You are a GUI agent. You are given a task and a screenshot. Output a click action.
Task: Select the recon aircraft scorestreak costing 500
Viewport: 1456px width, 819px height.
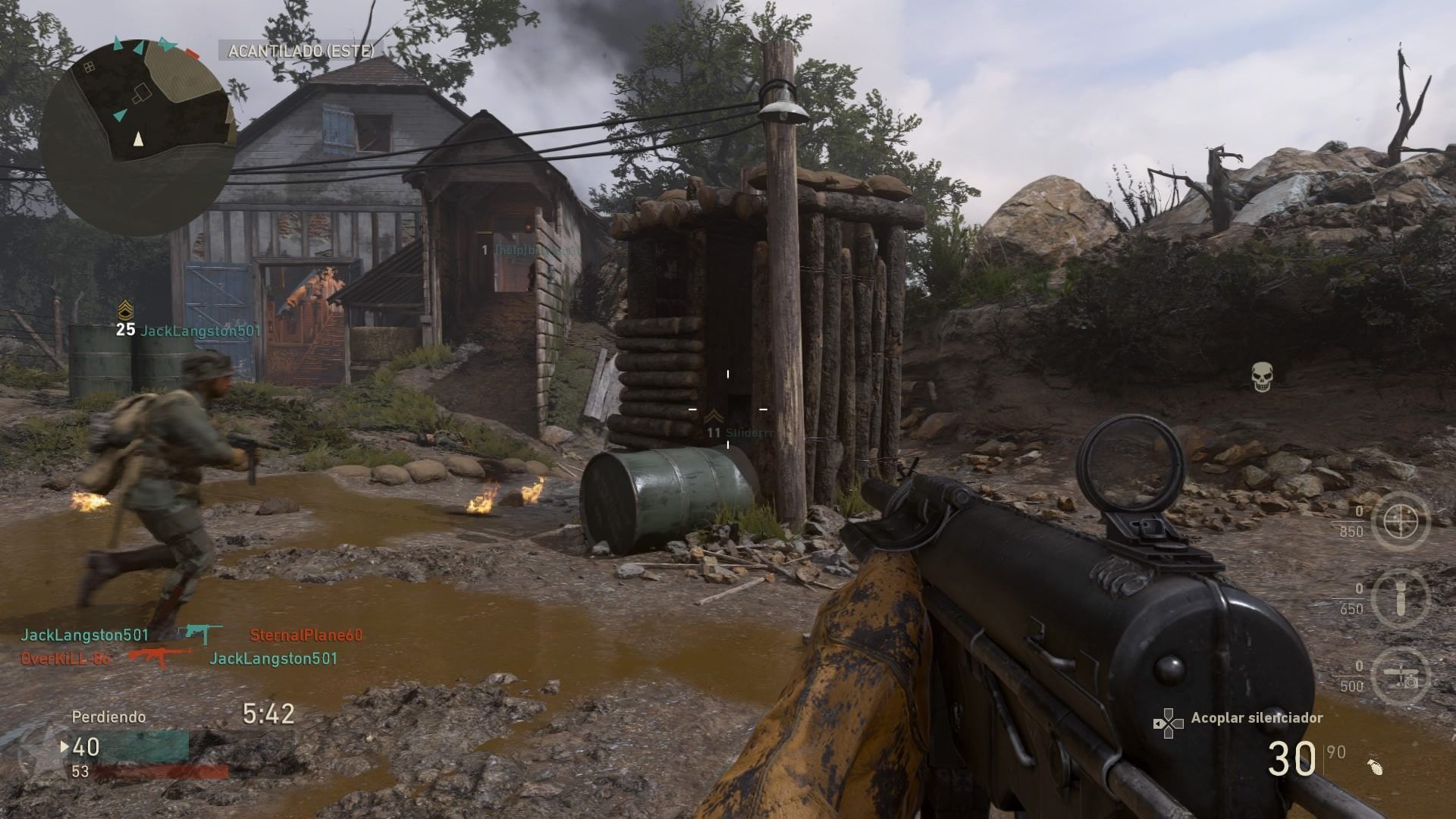pyautogui.click(x=1400, y=676)
